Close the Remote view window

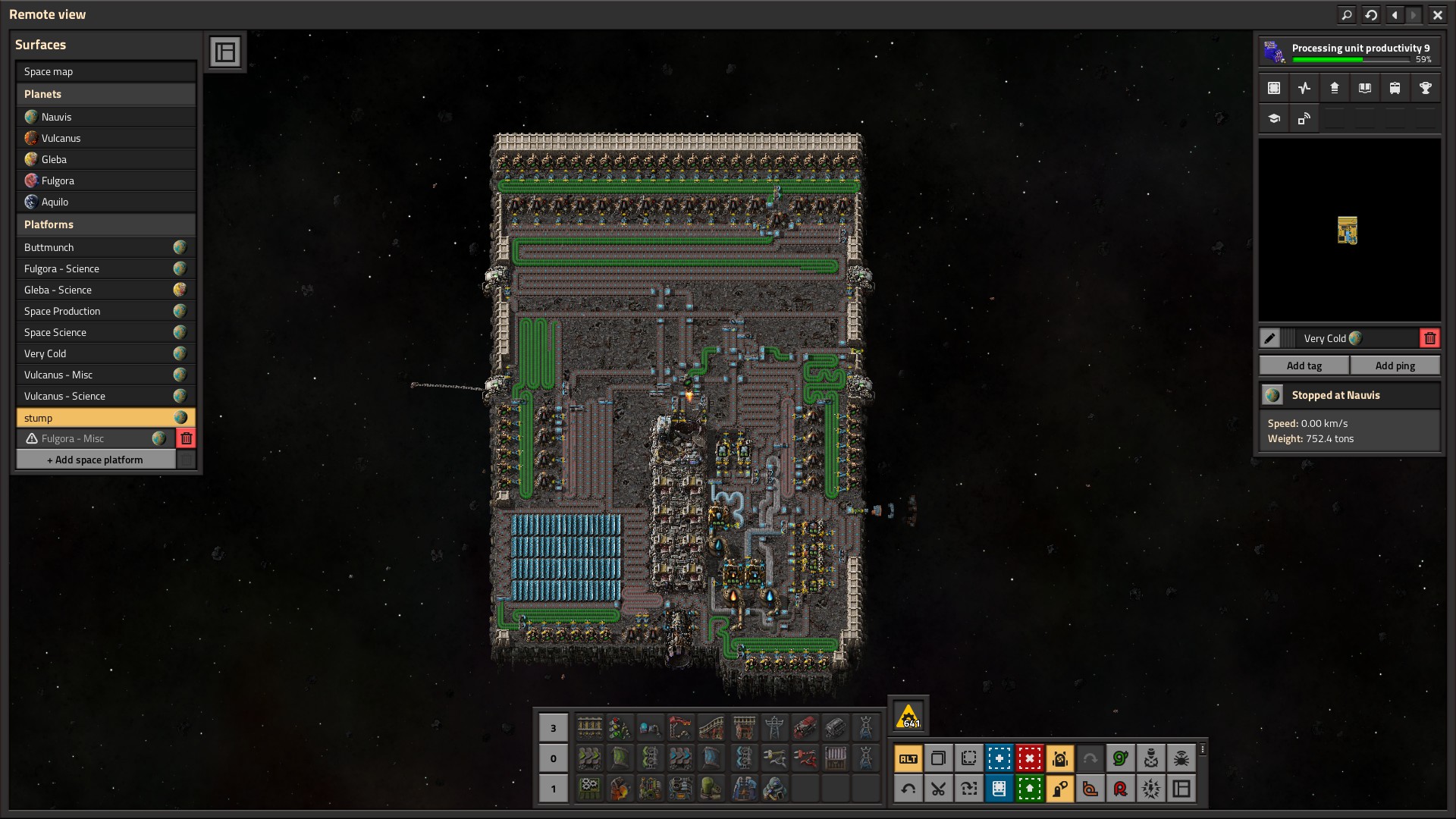pos(1437,14)
